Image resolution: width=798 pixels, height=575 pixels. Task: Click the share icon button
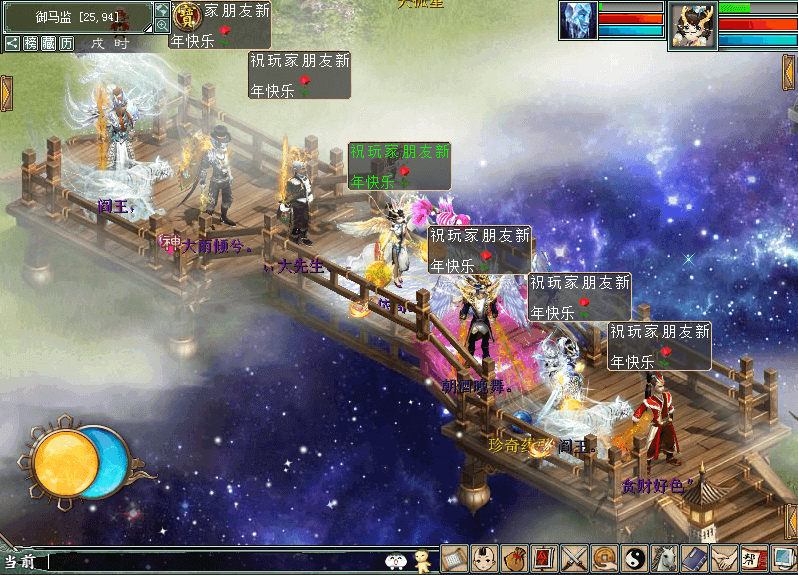[x=12, y=43]
